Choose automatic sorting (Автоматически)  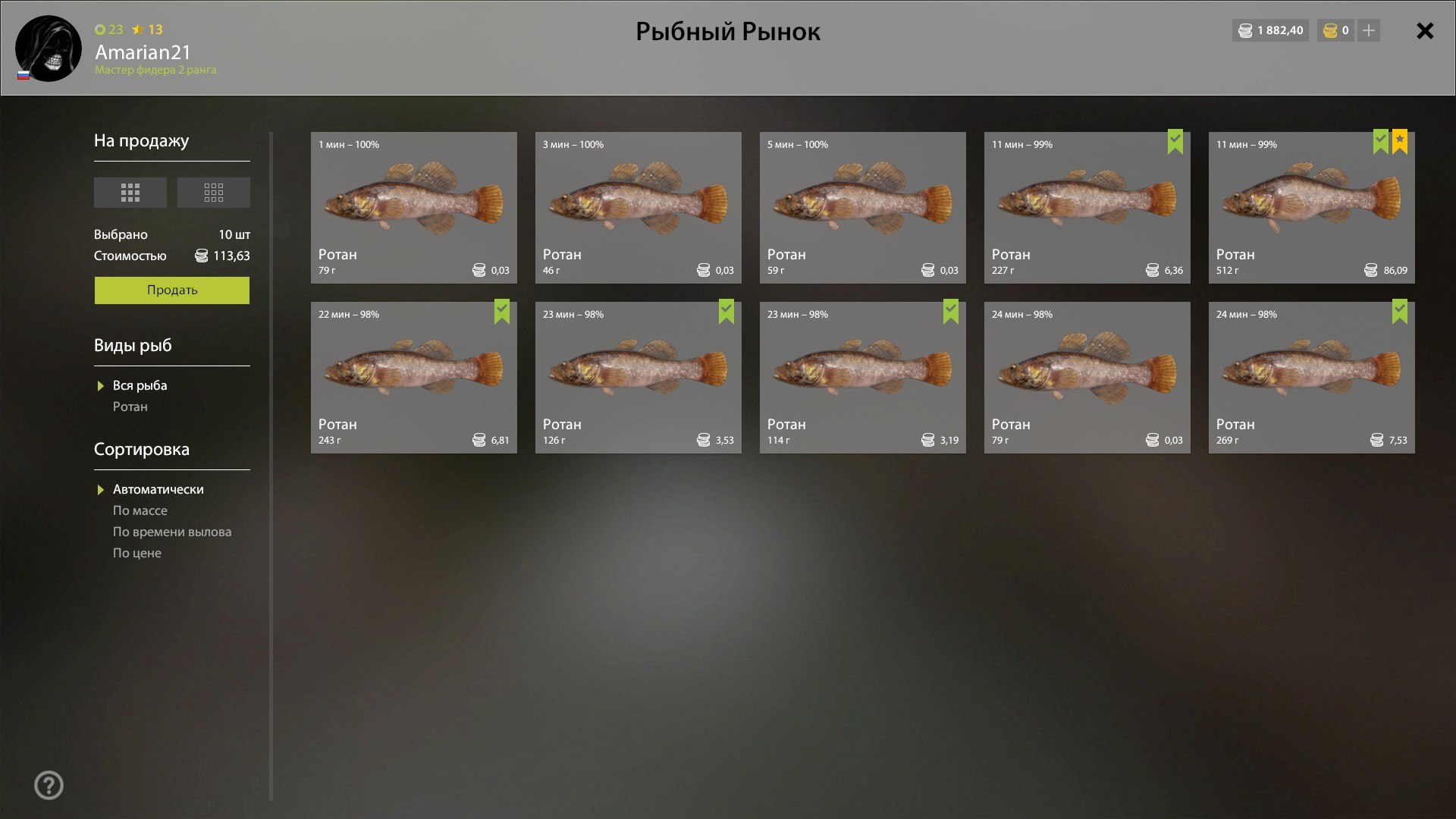coord(158,490)
